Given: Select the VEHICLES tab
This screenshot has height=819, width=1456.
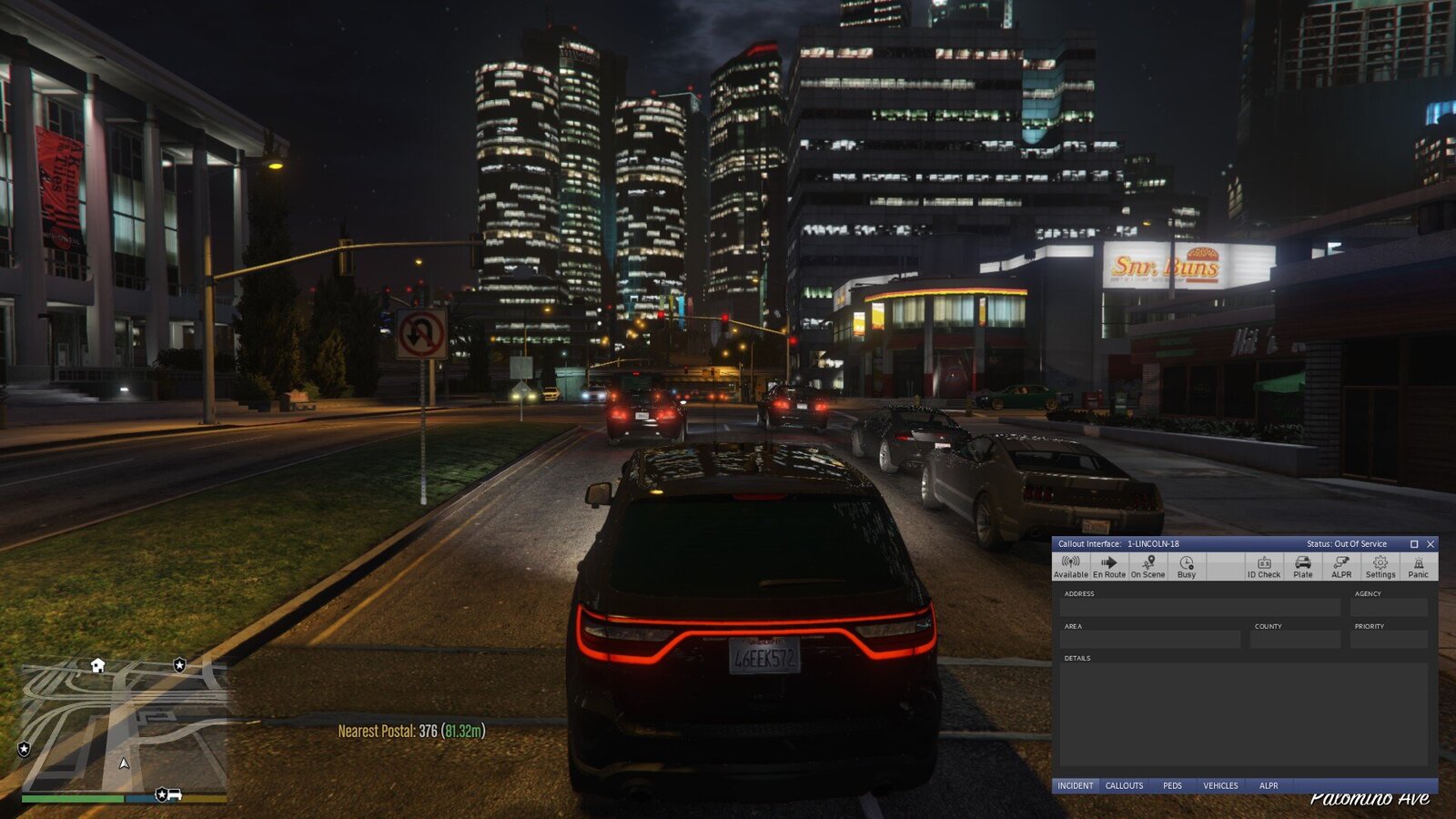Looking at the screenshot, I should 1220,784.
